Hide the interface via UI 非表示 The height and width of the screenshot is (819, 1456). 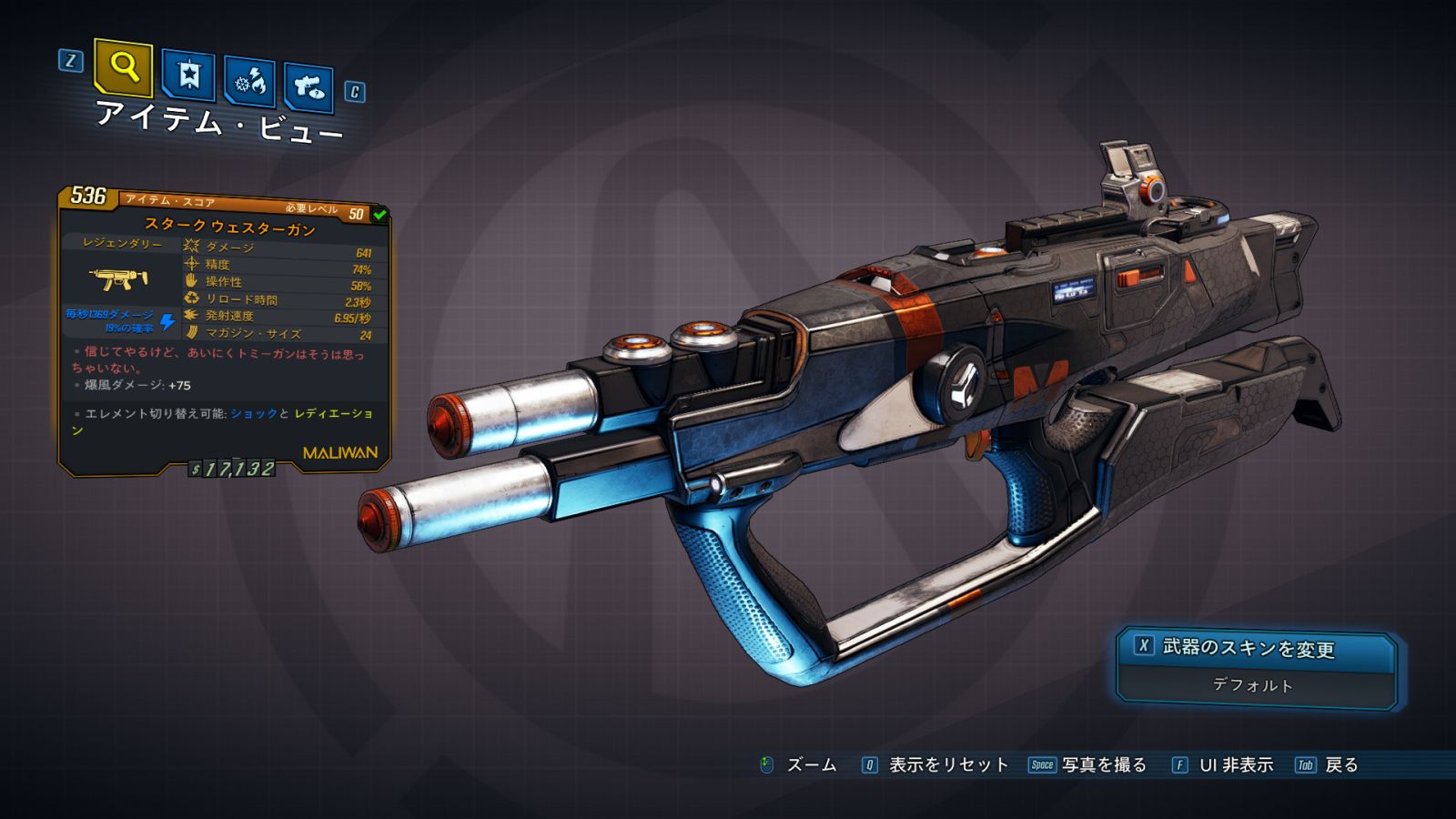pos(1235,765)
